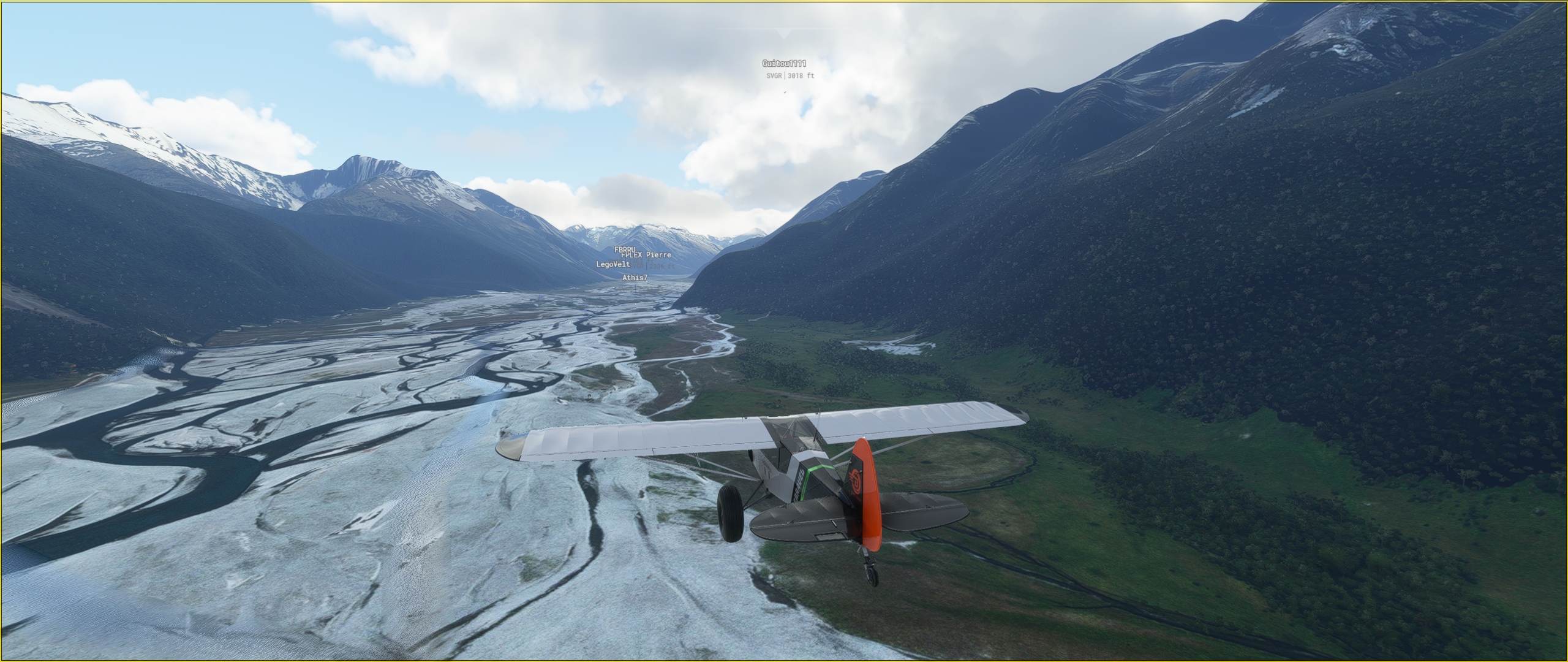This screenshot has width=1568, height=662.
Task: Expand the toolbar pull-down arrow handle
Action: (784, 32)
